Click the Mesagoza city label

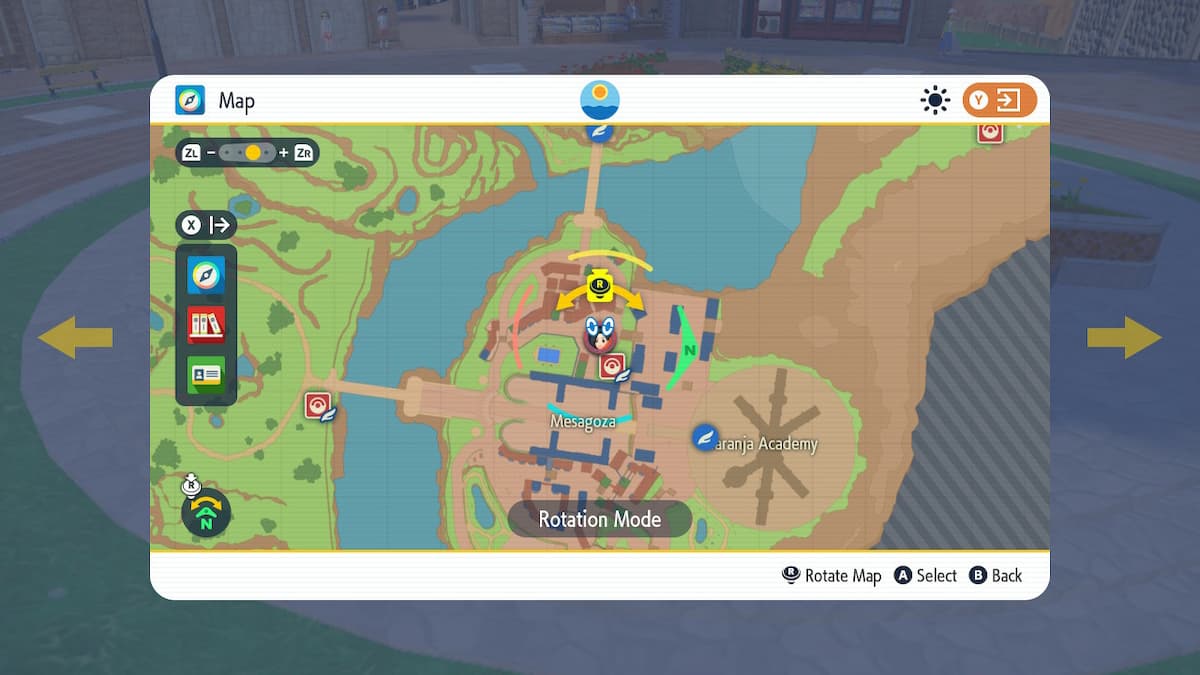click(582, 422)
